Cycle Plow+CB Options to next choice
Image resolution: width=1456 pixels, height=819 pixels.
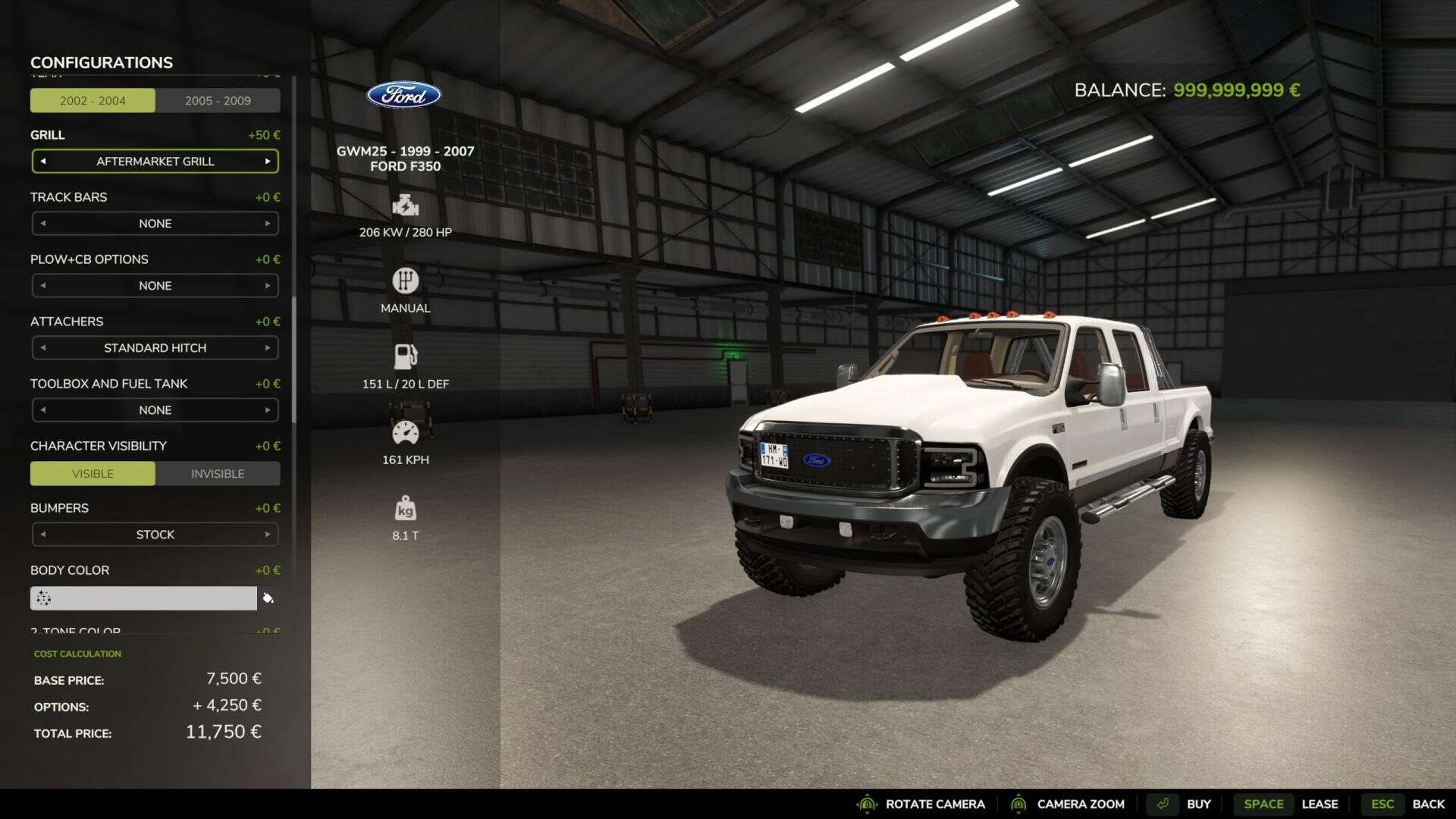[x=268, y=286]
